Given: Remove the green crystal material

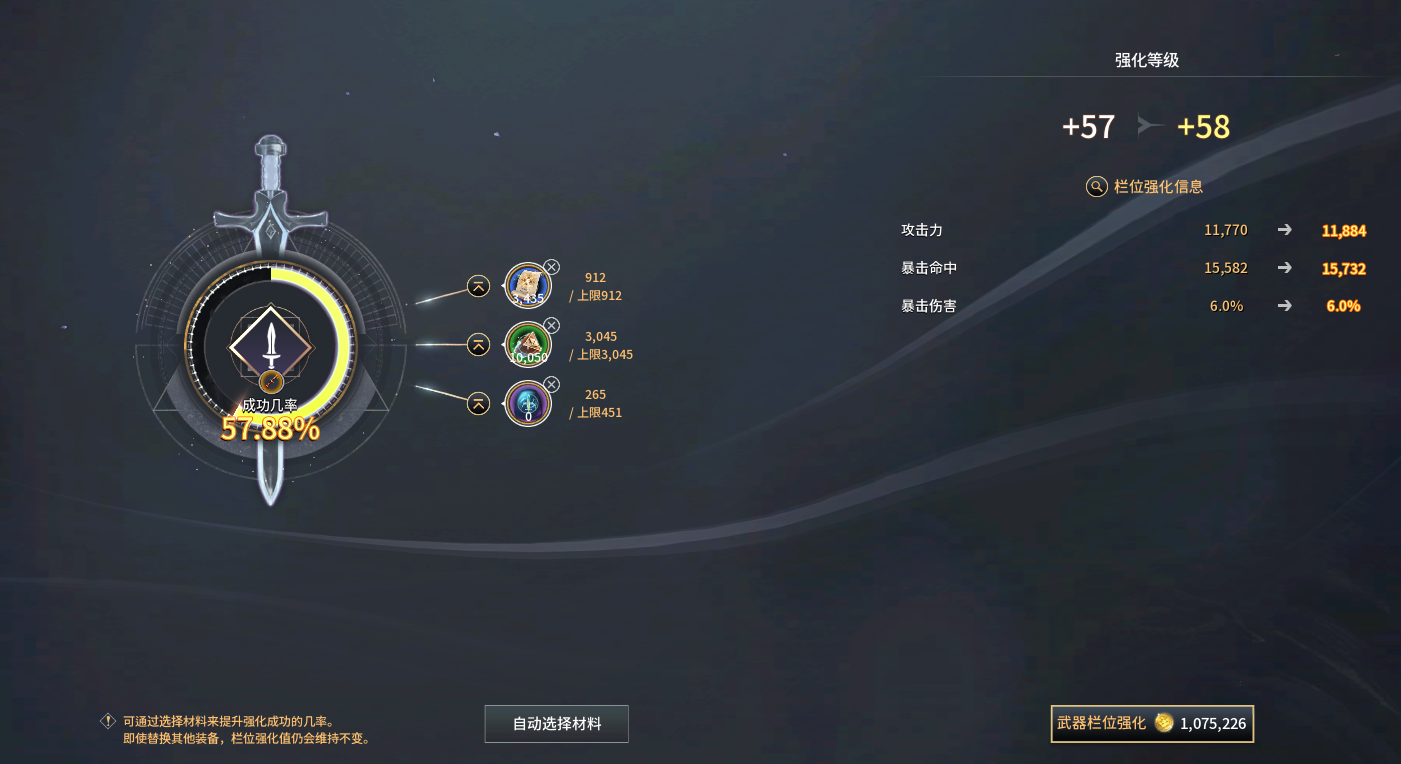Looking at the screenshot, I should (551, 326).
